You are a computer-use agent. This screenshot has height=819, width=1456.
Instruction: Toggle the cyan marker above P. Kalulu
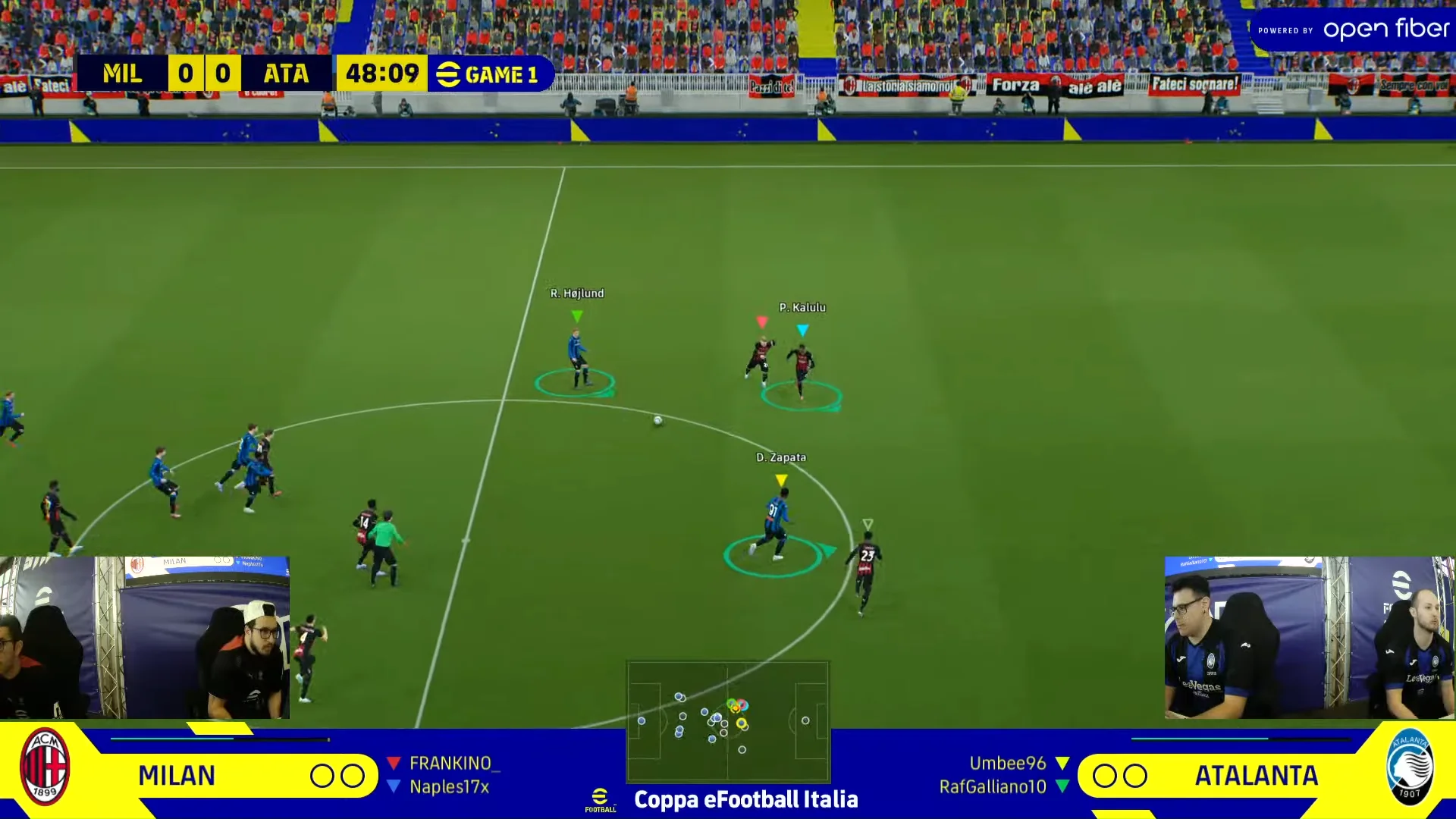tap(804, 329)
